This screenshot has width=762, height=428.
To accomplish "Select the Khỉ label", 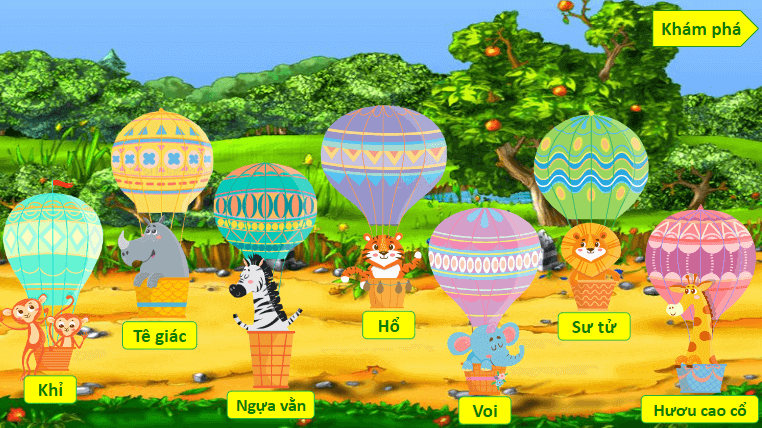I will click(x=50, y=390).
